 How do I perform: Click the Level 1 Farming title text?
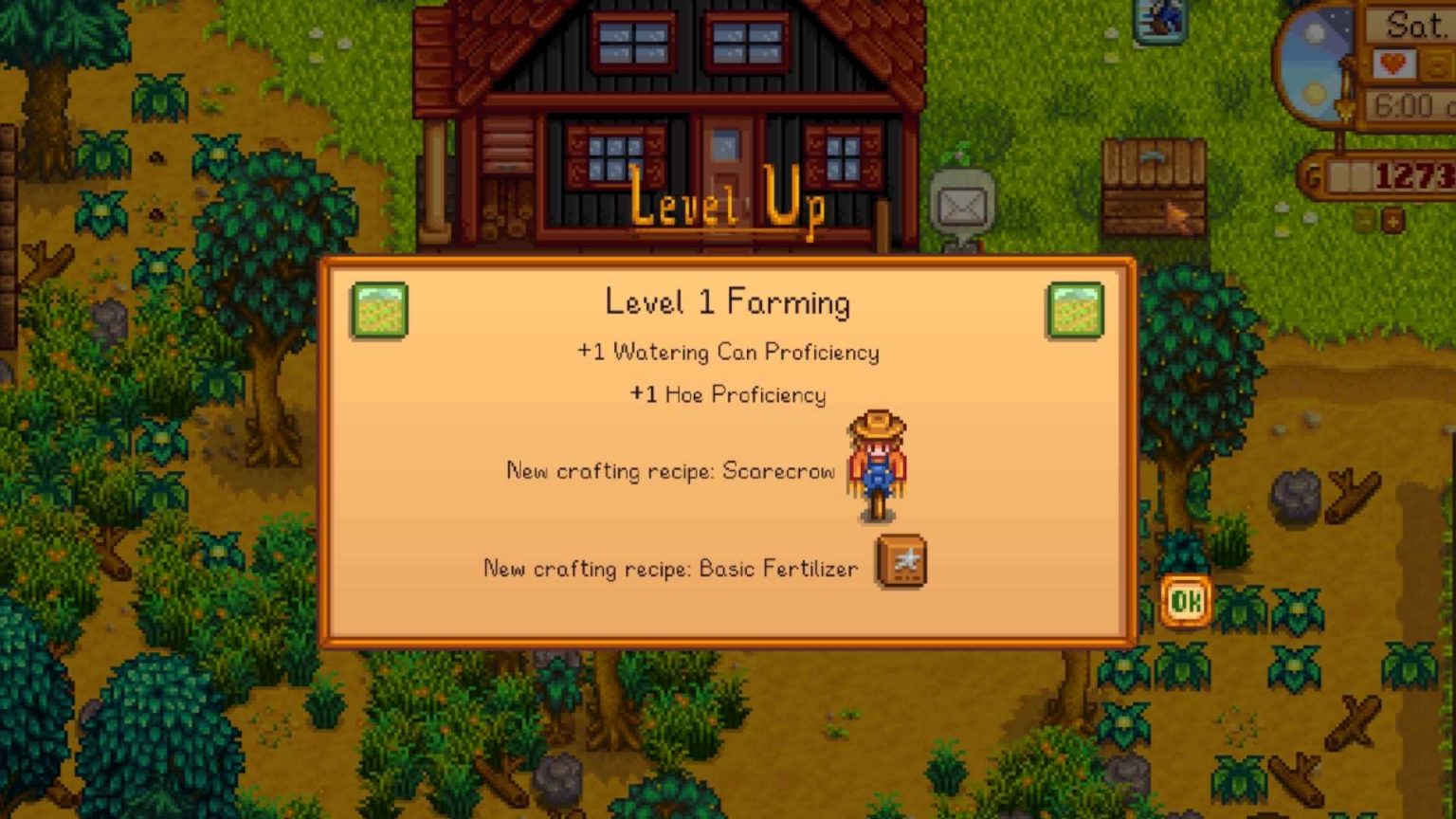pyautogui.click(x=727, y=301)
